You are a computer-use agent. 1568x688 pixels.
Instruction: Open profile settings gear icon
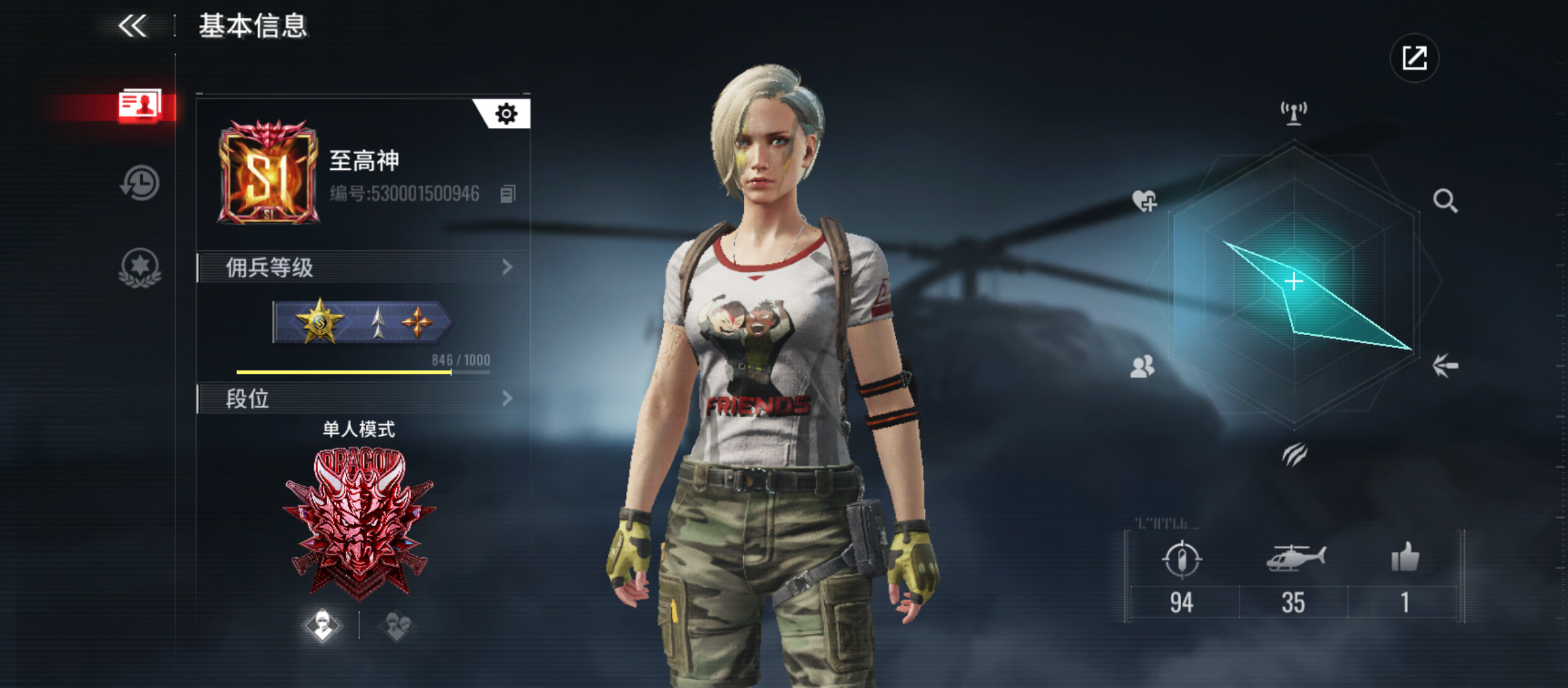[x=506, y=114]
